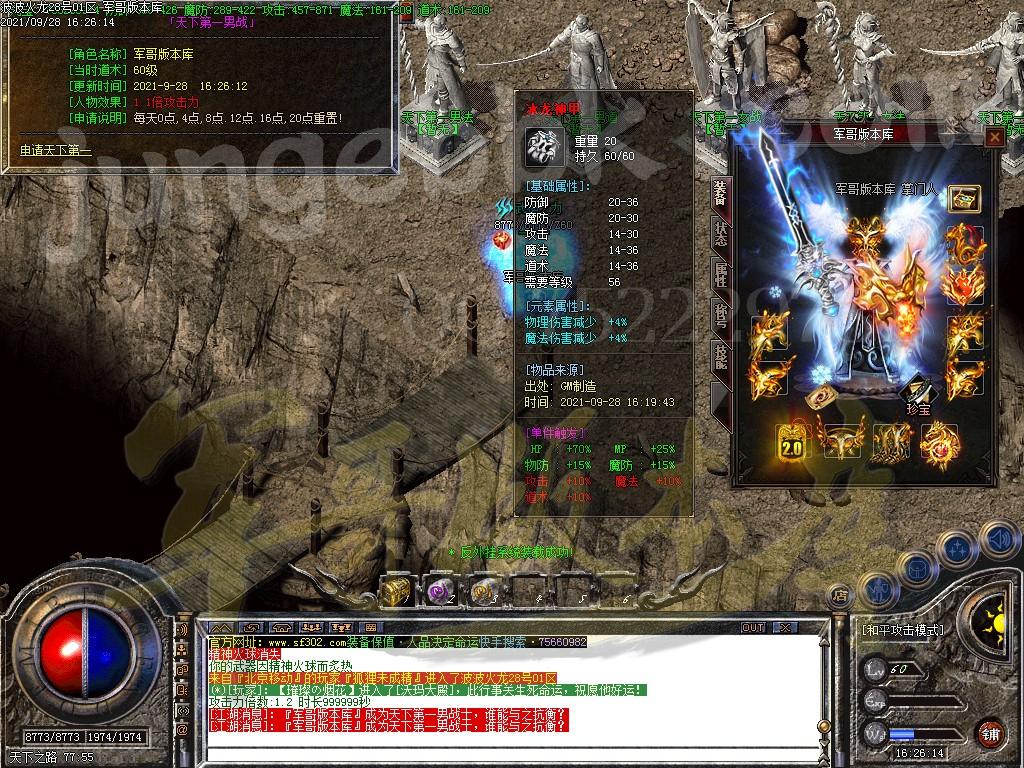The image size is (1024, 768).
Task: Click the red 铺 stall button
Action: (x=990, y=731)
